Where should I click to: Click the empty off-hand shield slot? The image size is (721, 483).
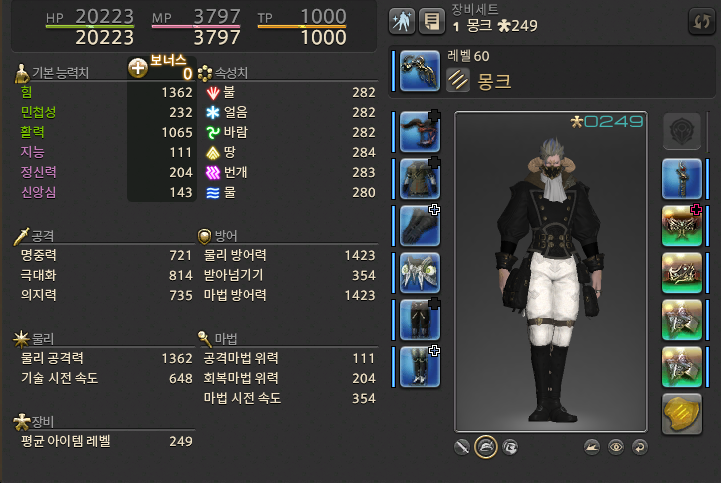click(x=681, y=131)
